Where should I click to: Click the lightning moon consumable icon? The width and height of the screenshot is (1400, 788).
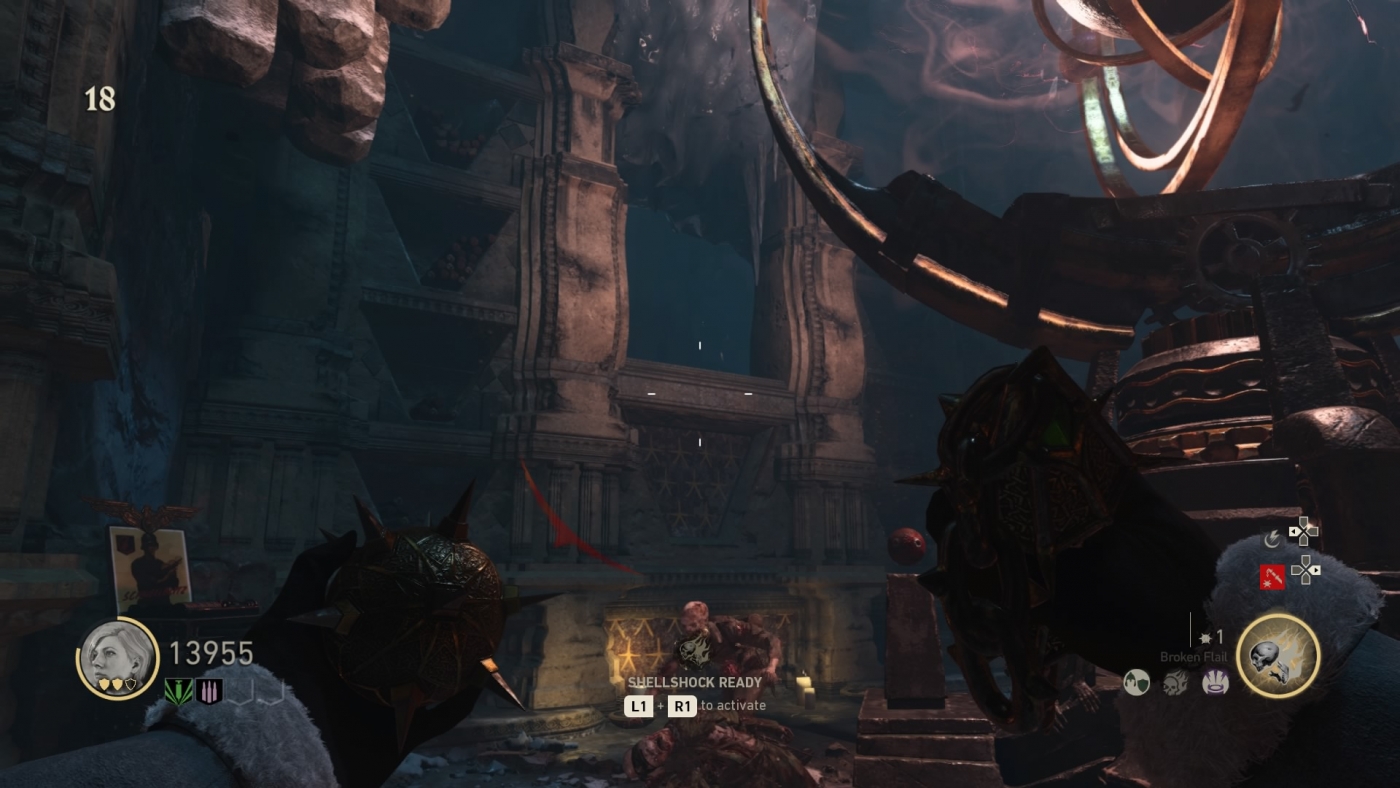[x=1272, y=539]
